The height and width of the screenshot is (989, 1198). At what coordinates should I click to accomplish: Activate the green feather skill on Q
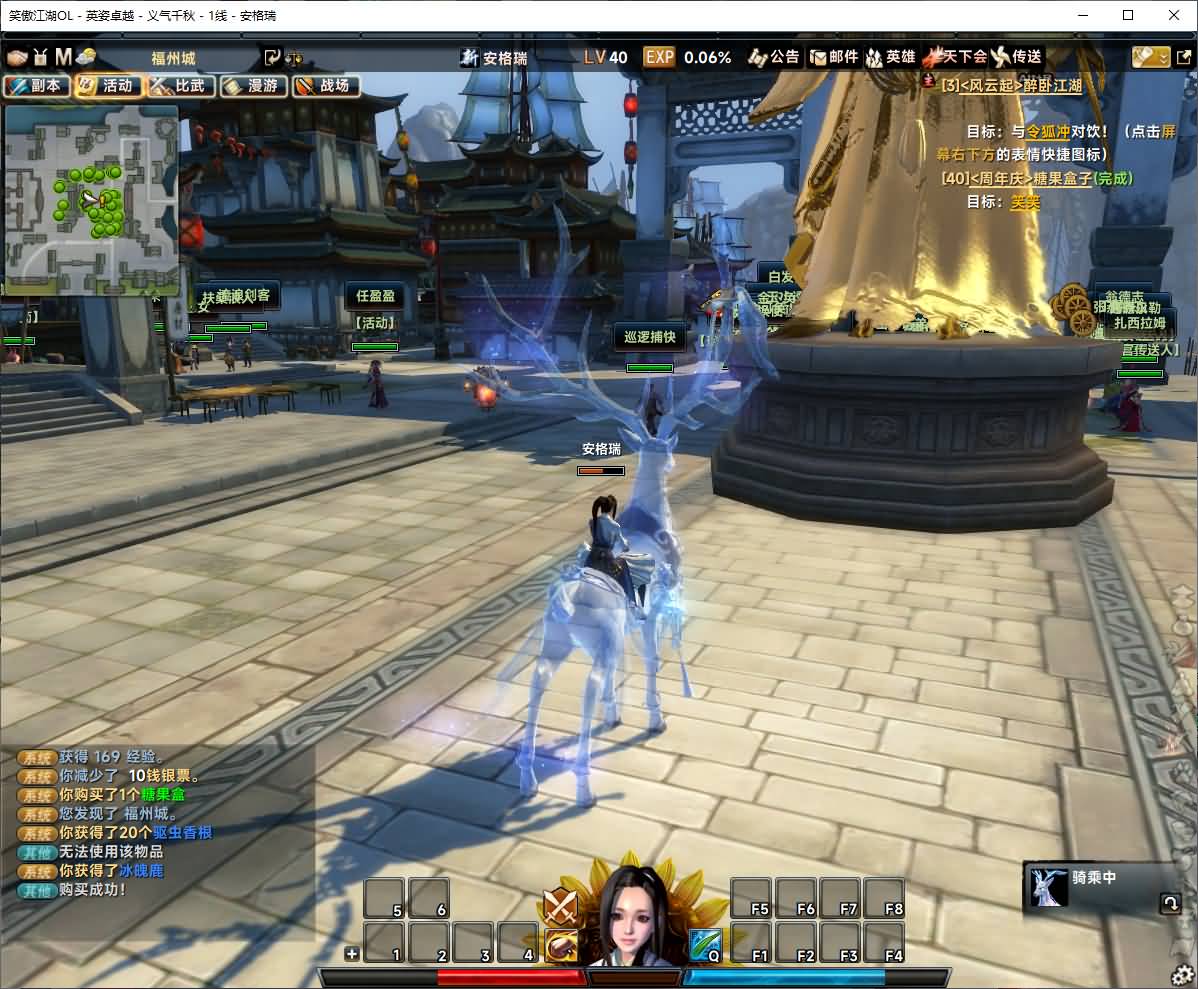(x=705, y=943)
